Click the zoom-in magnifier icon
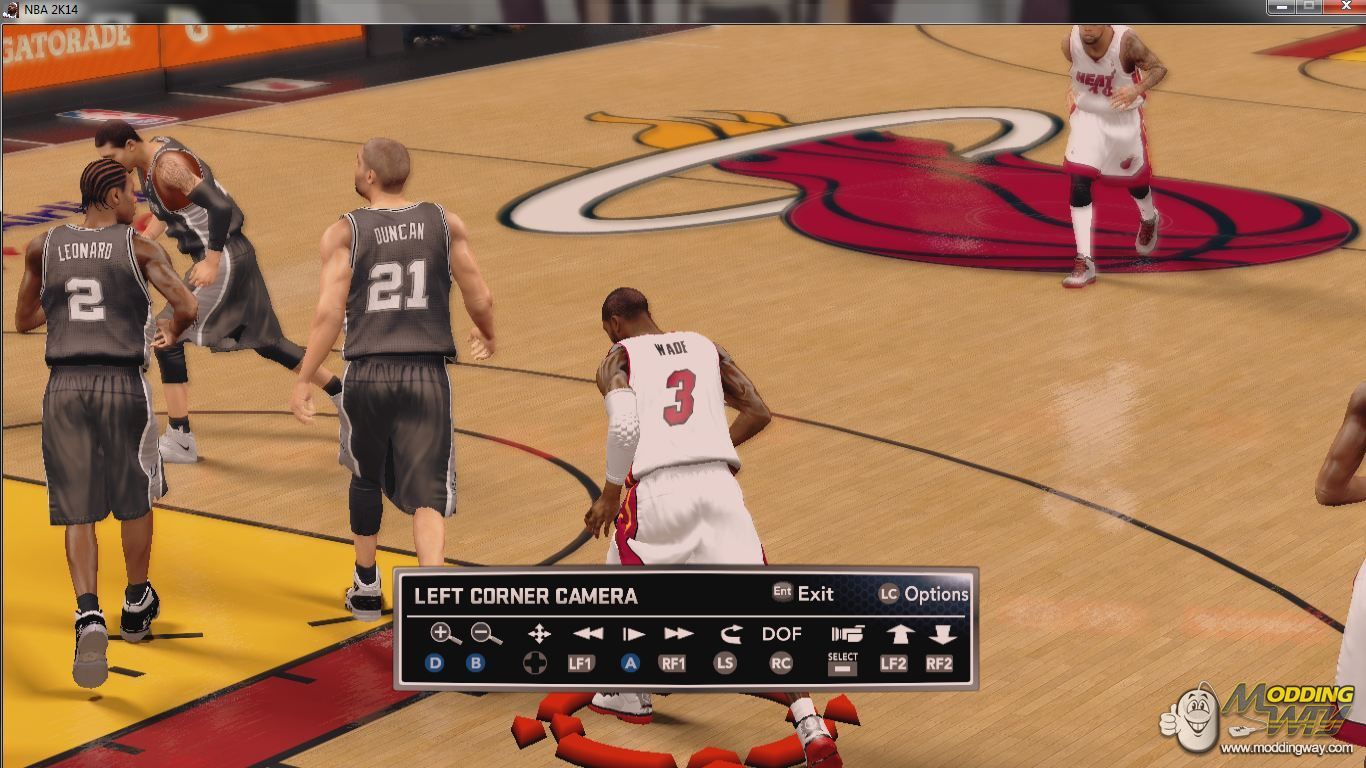 click(445, 634)
